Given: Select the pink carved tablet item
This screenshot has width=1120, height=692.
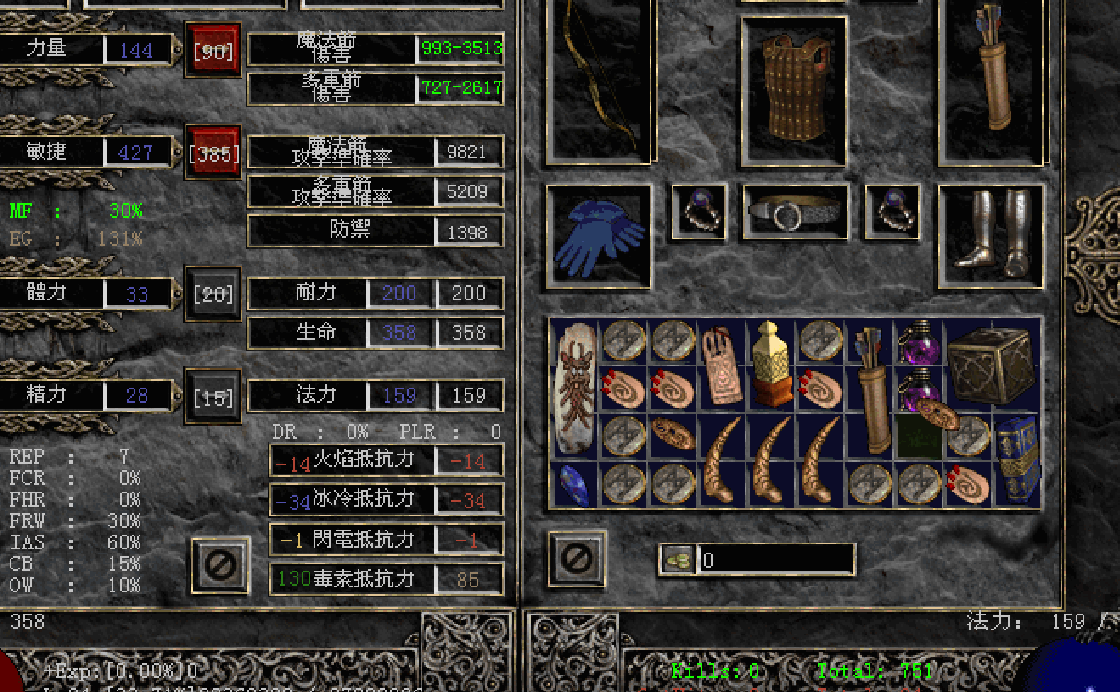Looking at the screenshot, I should point(720,364).
